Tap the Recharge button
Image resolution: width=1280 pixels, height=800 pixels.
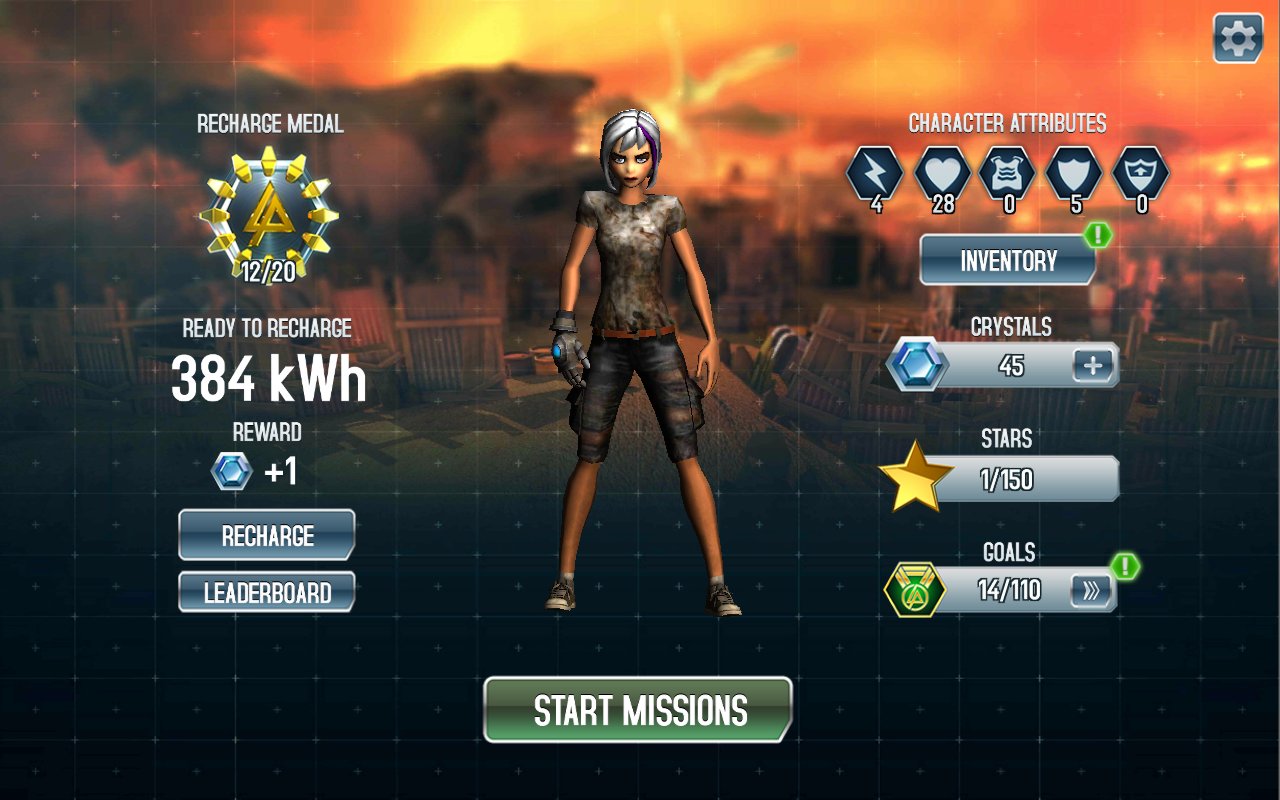[x=267, y=535]
